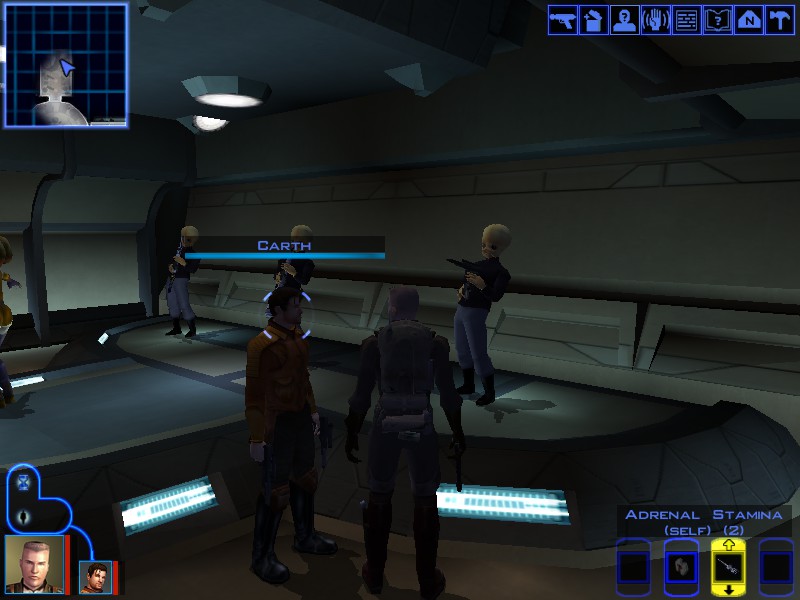Use the Adrenal Stamina stimulant slot
Image resolution: width=800 pixels, height=600 pixels.
[728, 566]
